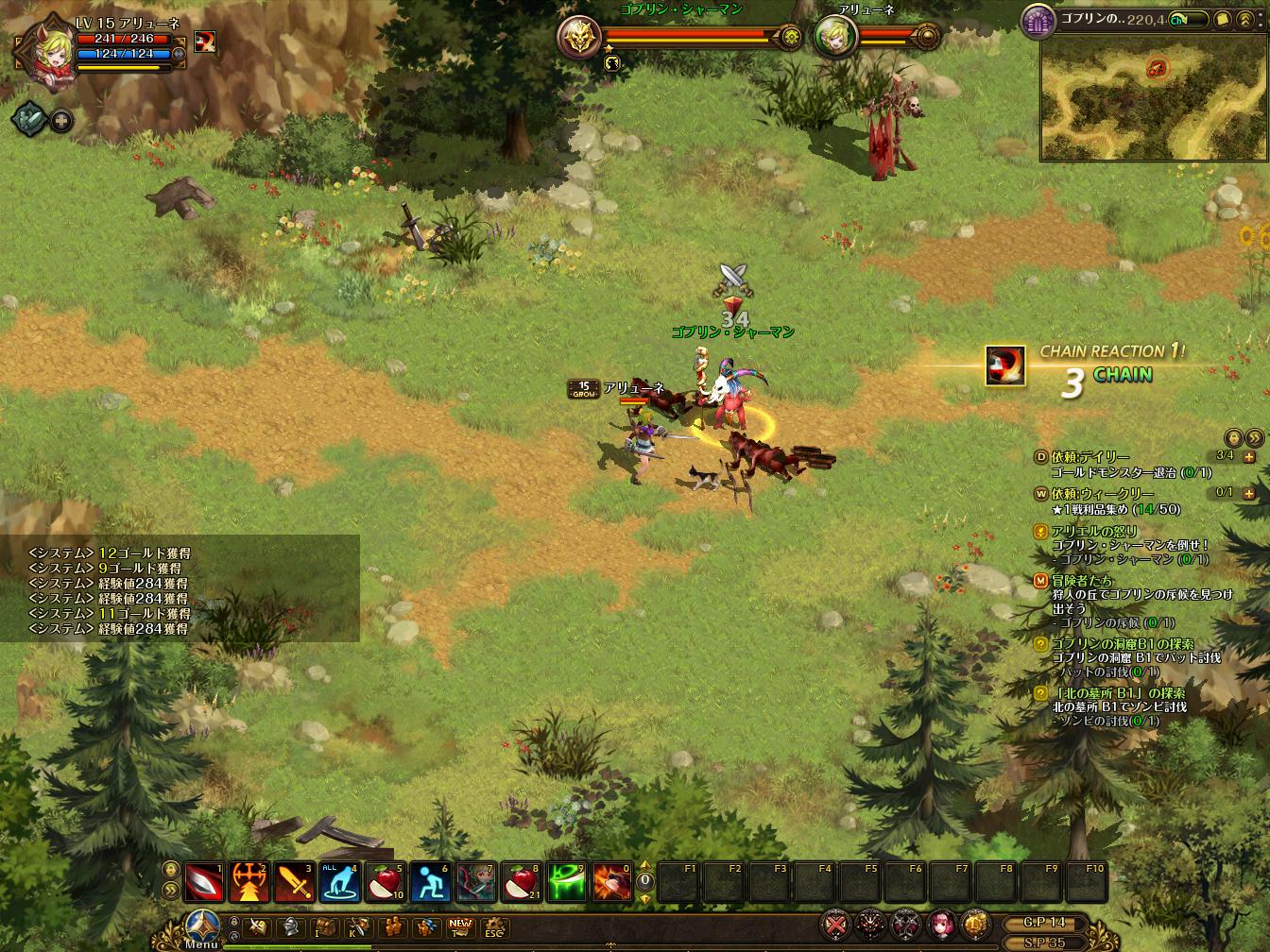
Task: Use the golden sword skill in slot 3
Action: tap(295, 883)
